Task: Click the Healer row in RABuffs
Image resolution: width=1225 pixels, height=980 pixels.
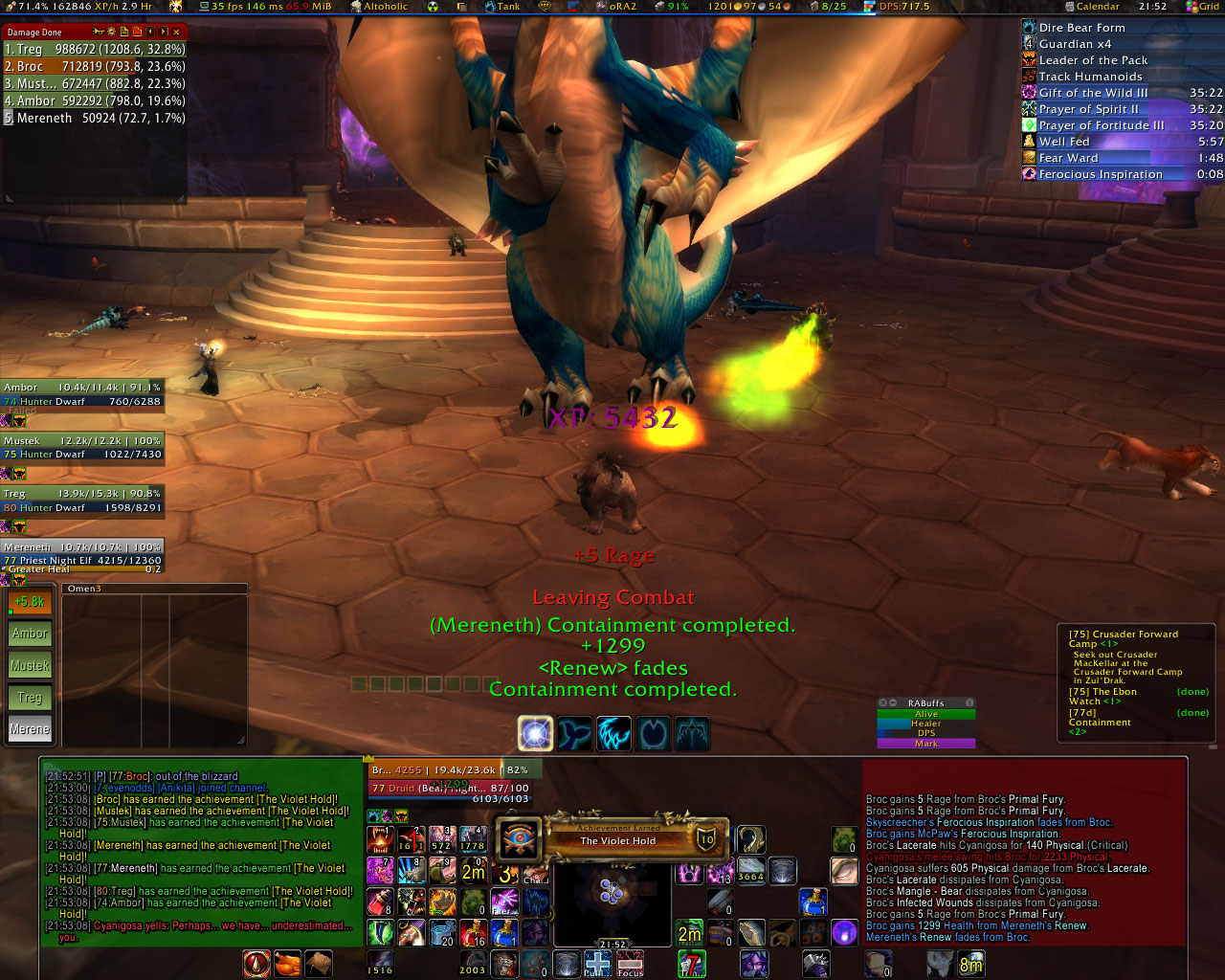Action: coord(925,724)
